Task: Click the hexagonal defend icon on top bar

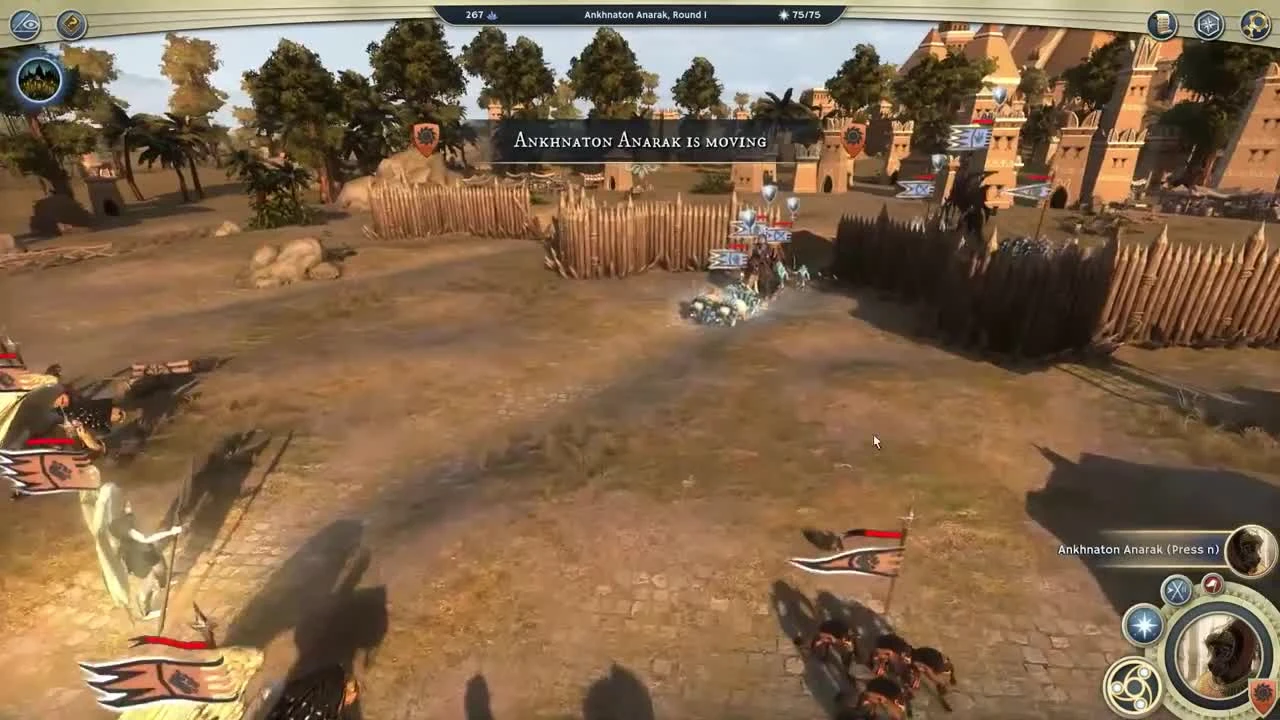Action: click(x=1209, y=23)
